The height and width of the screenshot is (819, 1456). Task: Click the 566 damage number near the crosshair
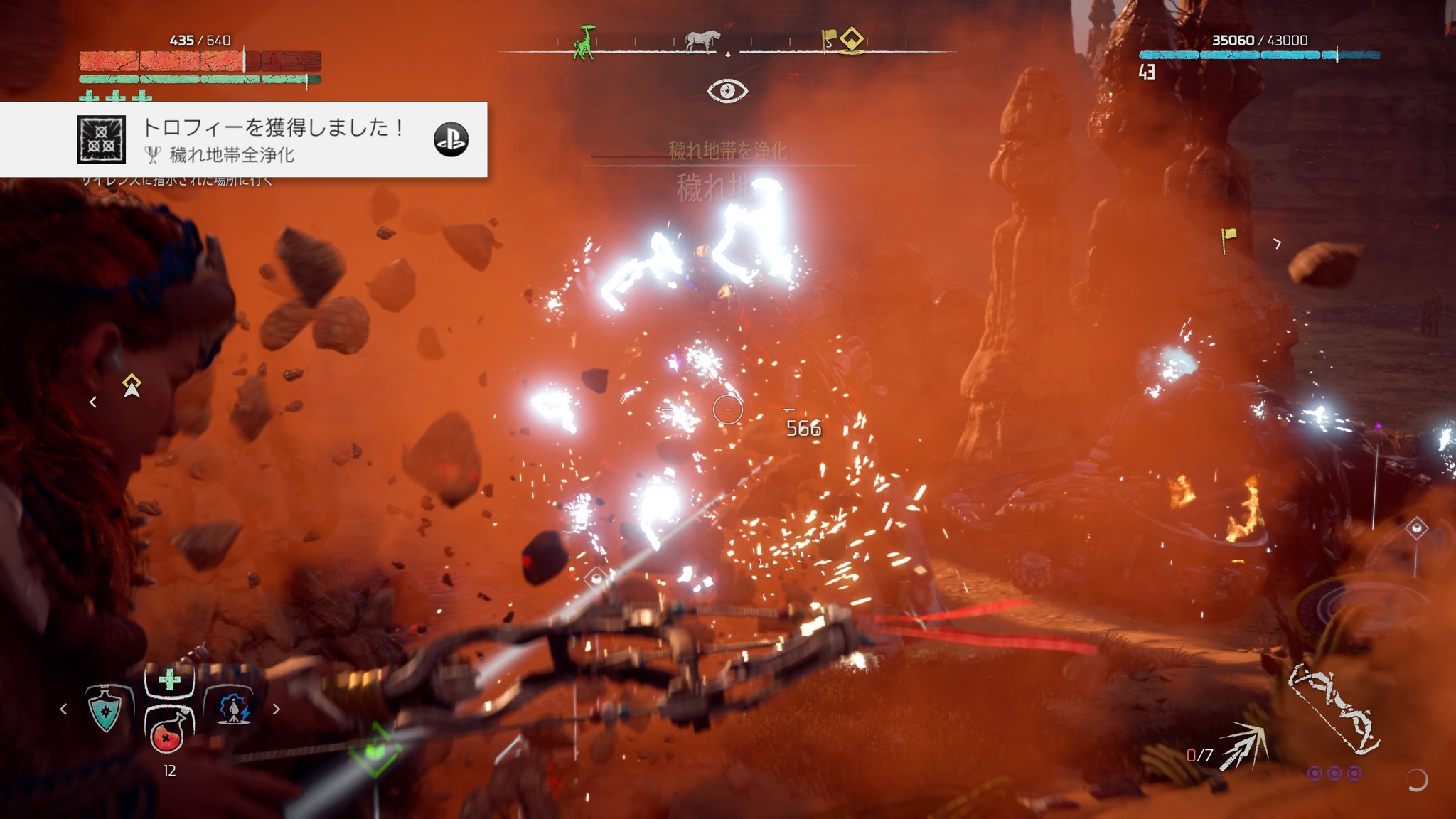coord(803,429)
